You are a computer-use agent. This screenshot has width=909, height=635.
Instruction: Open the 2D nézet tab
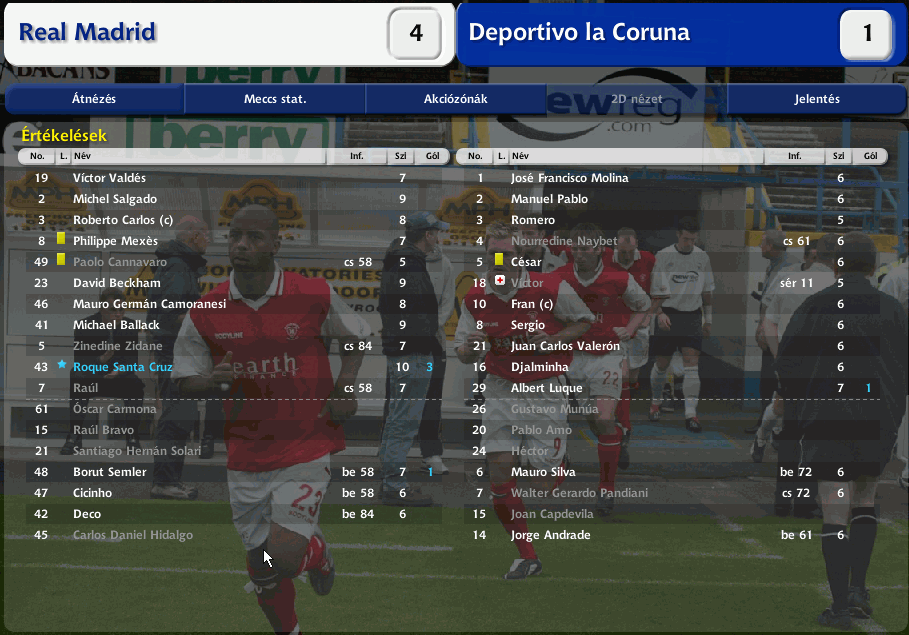(x=636, y=99)
